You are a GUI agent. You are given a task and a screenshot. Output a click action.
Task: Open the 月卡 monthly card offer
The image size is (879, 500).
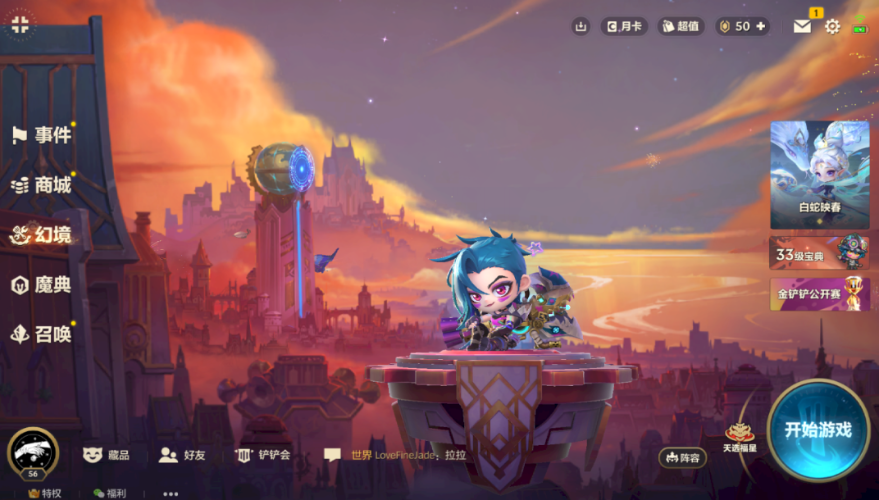pyautogui.click(x=624, y=27)
